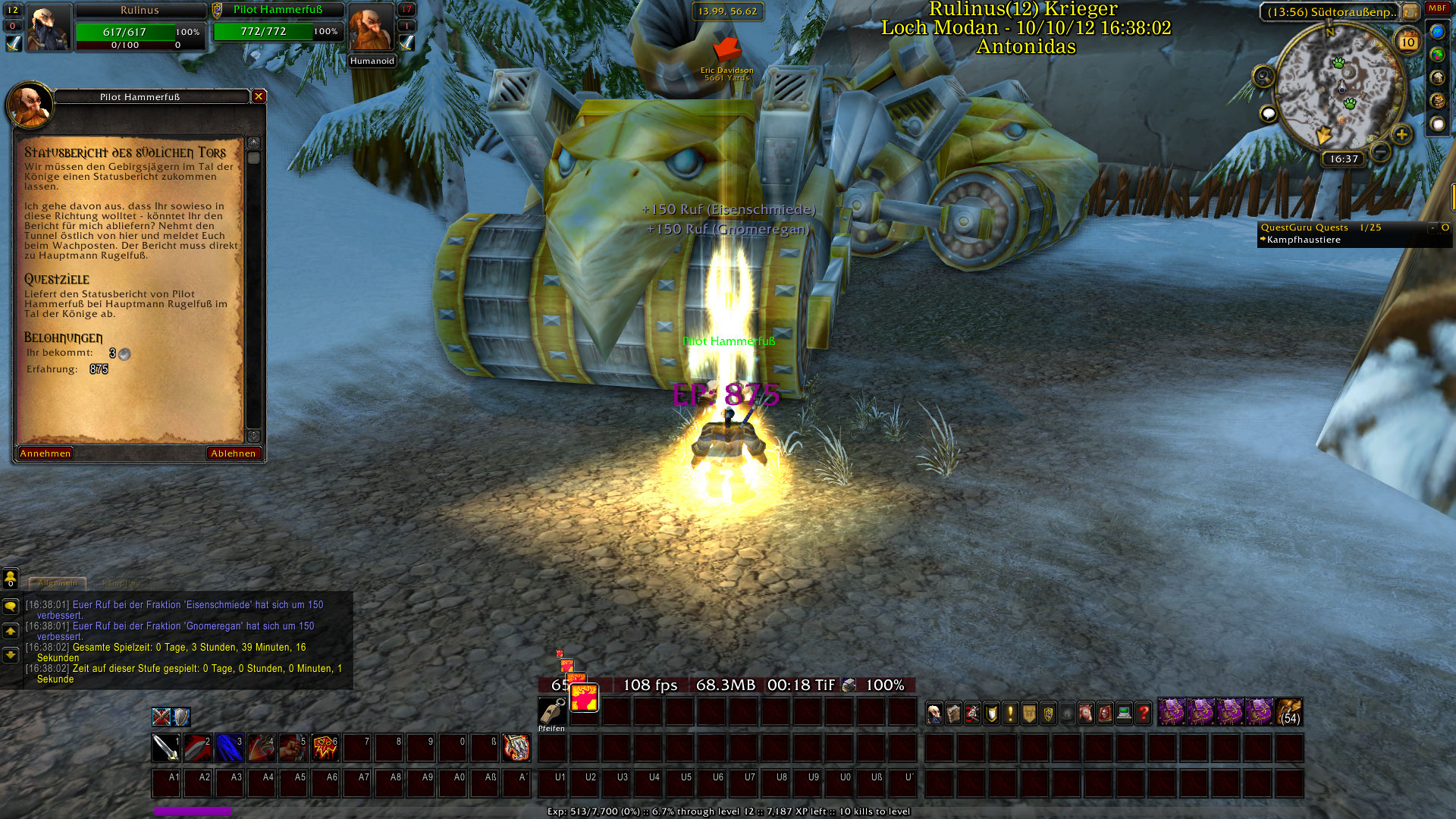Click the MBF button above the minimap addons
This screenshot has height=819, width=1456.
[1437, 8]
